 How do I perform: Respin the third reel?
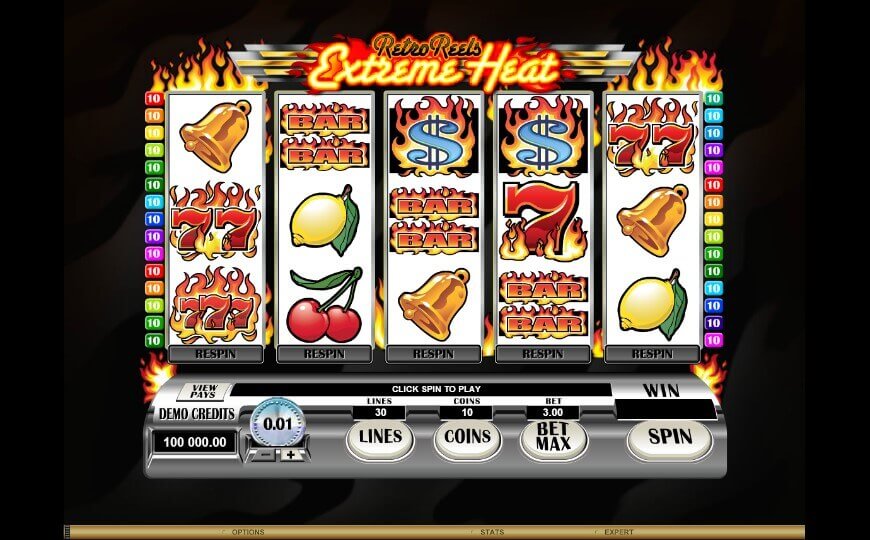(433, 353)
